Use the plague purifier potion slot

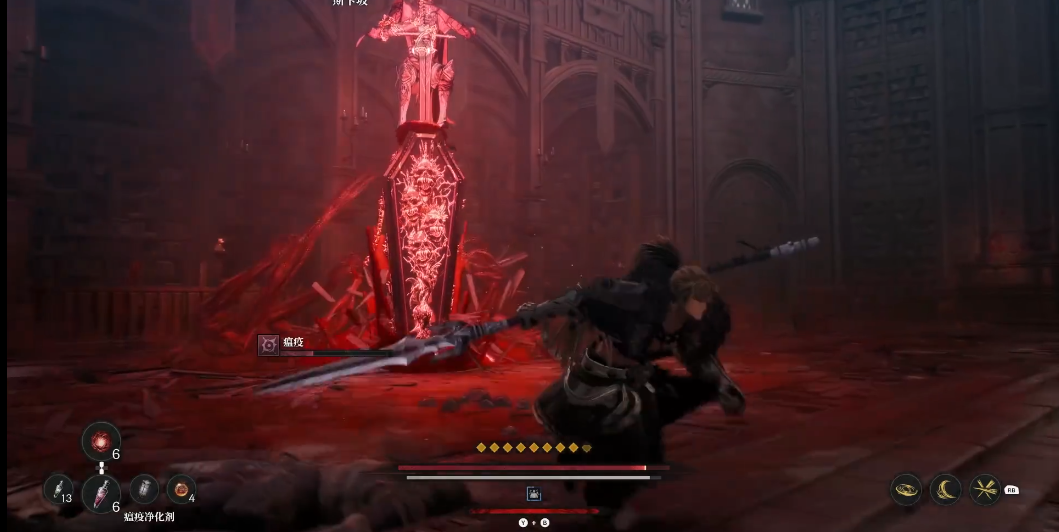101,491
